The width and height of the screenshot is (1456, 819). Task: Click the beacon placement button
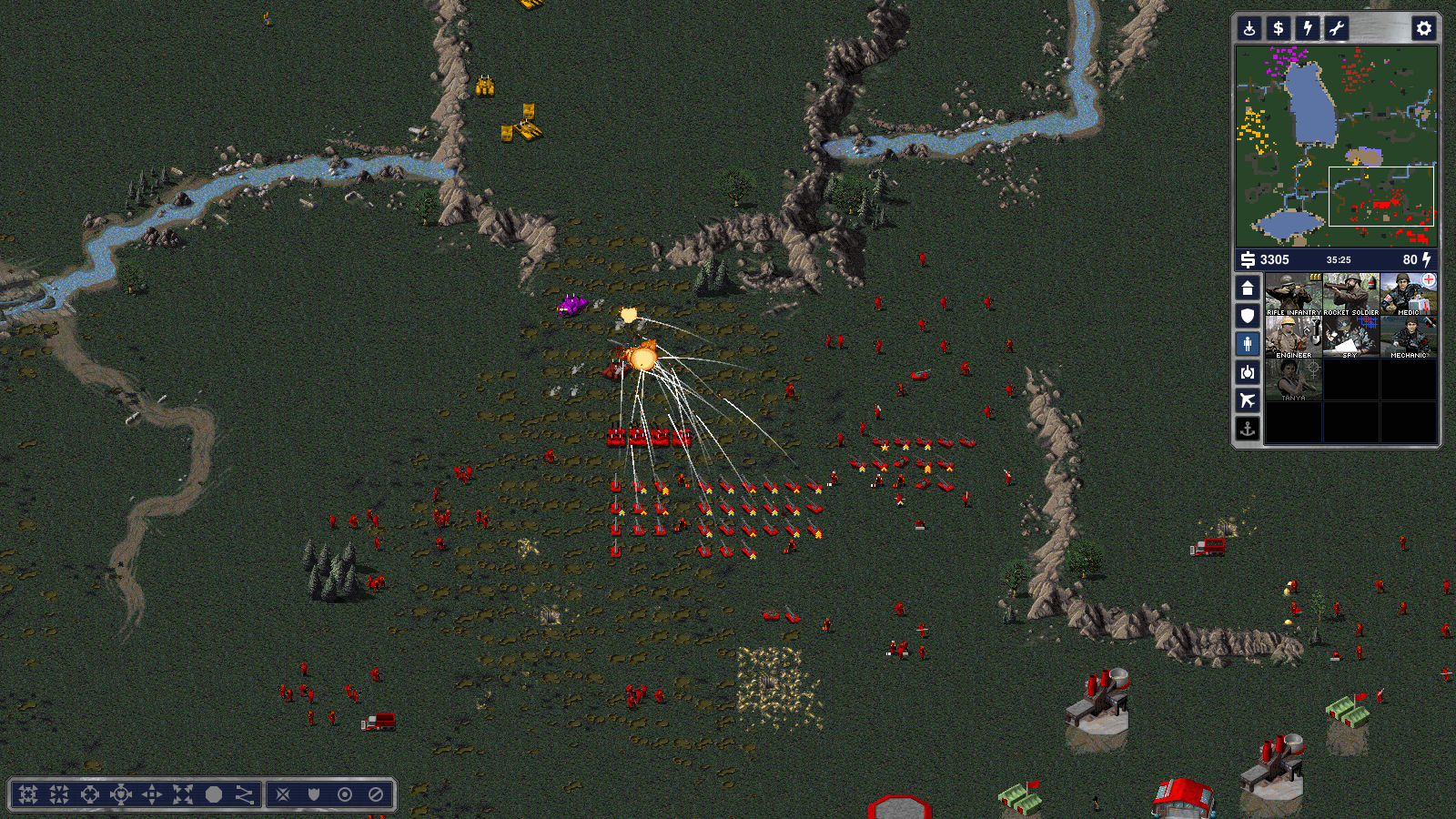pos(1249,28)
